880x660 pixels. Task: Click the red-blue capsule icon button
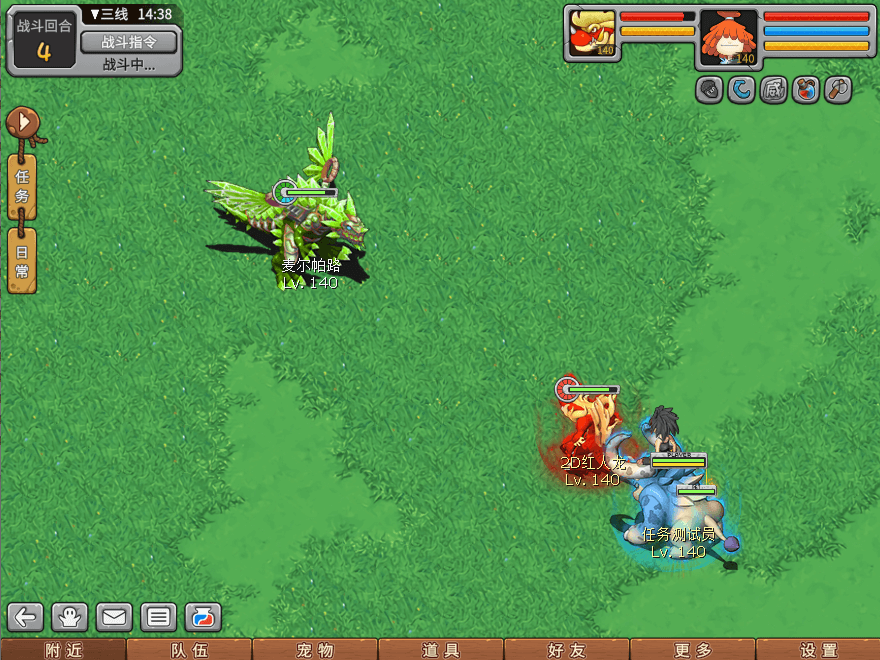tap(203, 617)
